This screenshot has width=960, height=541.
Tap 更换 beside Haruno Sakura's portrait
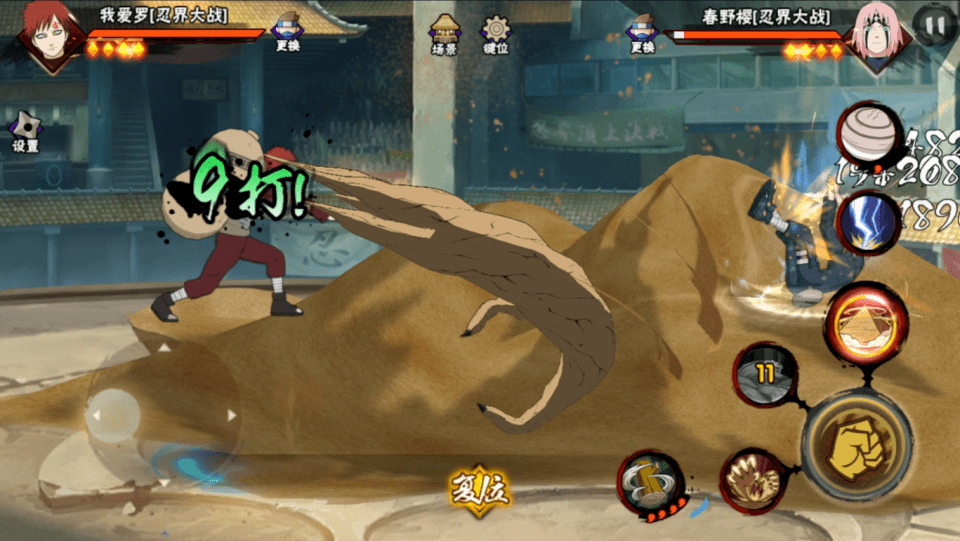[x=642, y=32]
